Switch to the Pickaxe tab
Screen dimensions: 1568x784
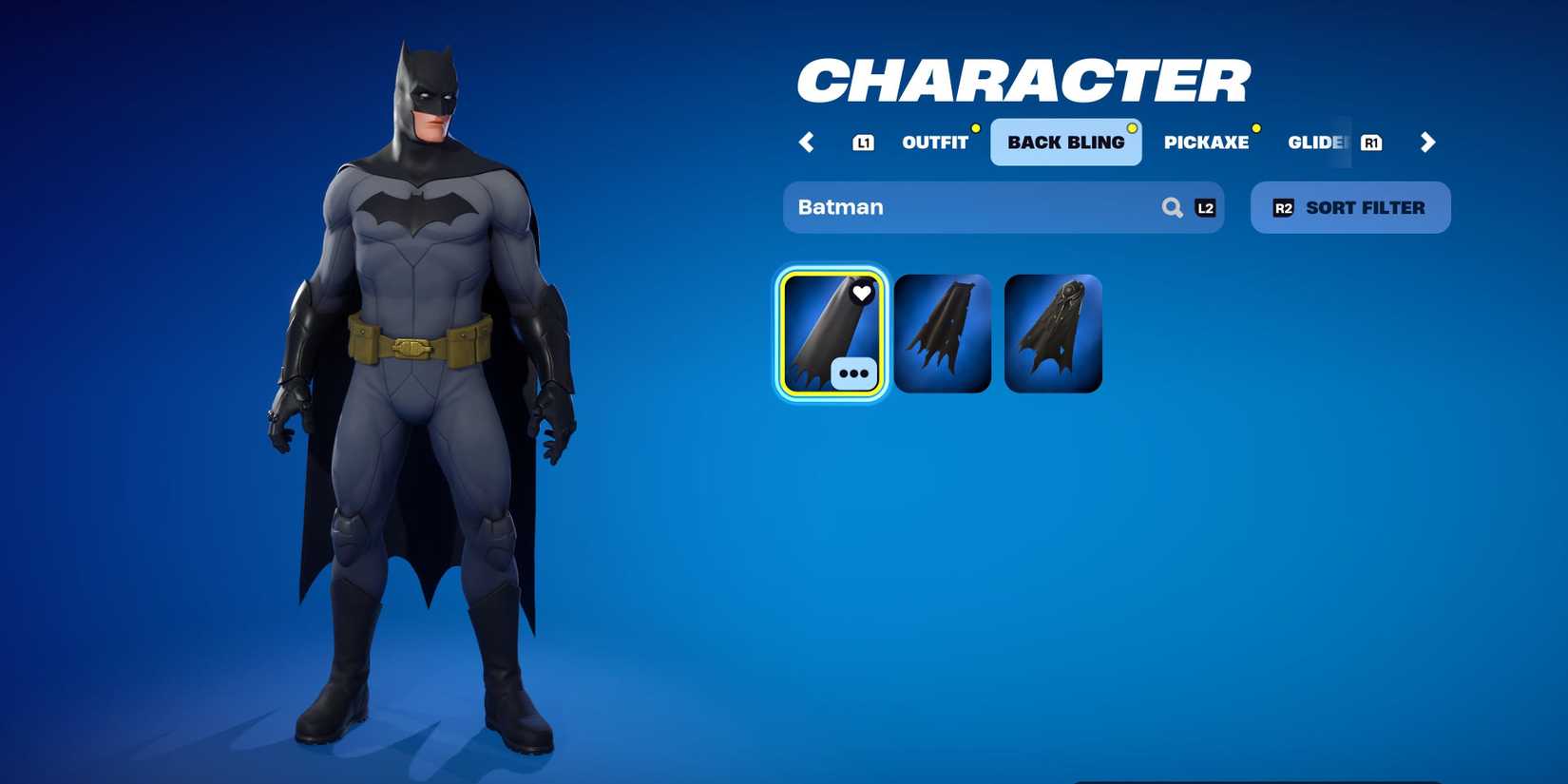click(1207, 143)
